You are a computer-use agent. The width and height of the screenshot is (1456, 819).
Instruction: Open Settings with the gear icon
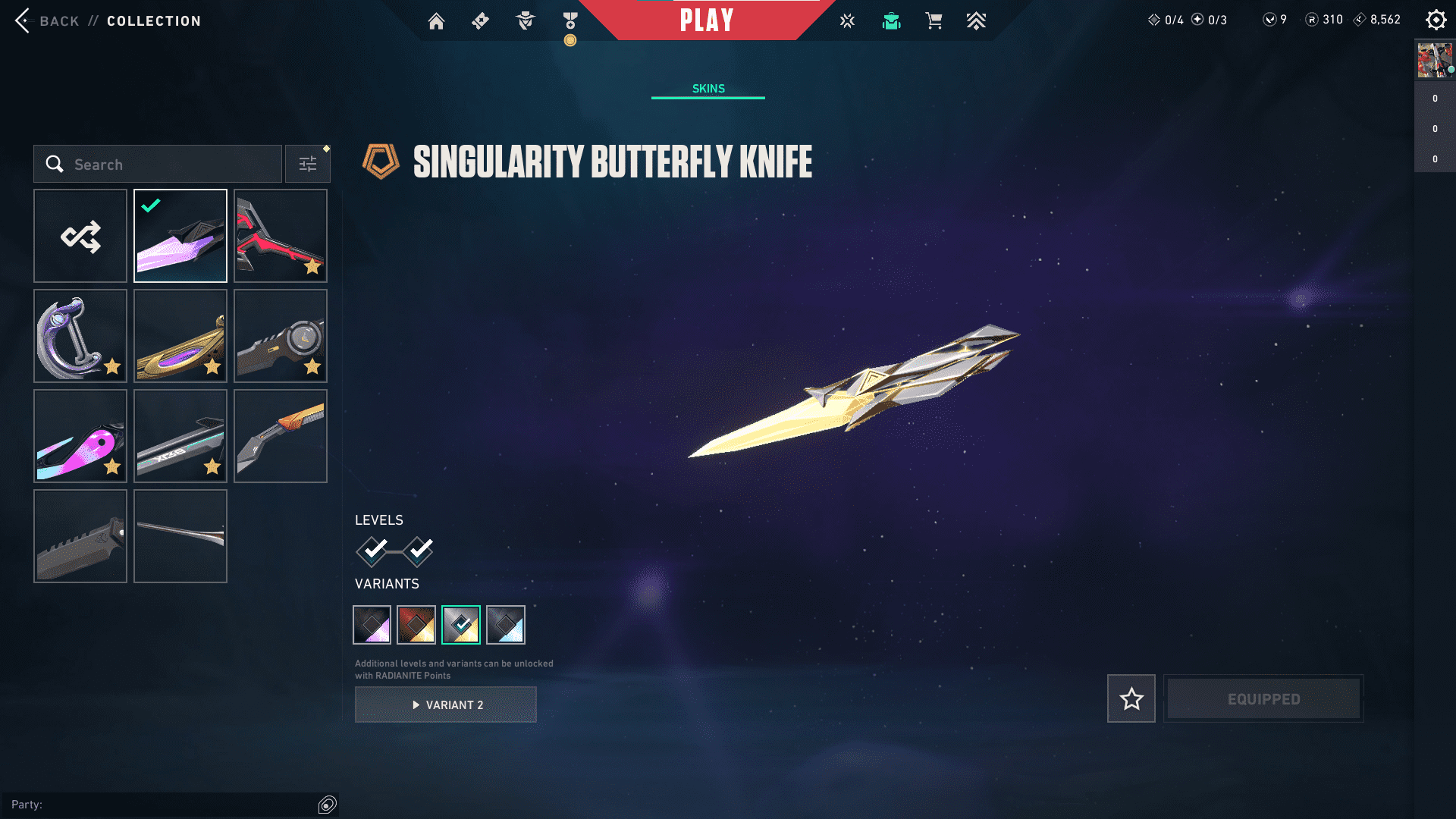pyautogui.click(x=1436, y=20)
